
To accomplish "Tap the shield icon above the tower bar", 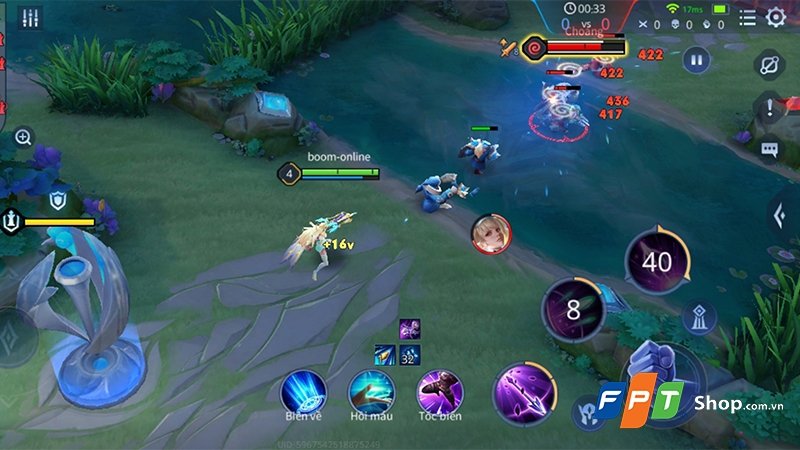I will [x=58, y=198].
